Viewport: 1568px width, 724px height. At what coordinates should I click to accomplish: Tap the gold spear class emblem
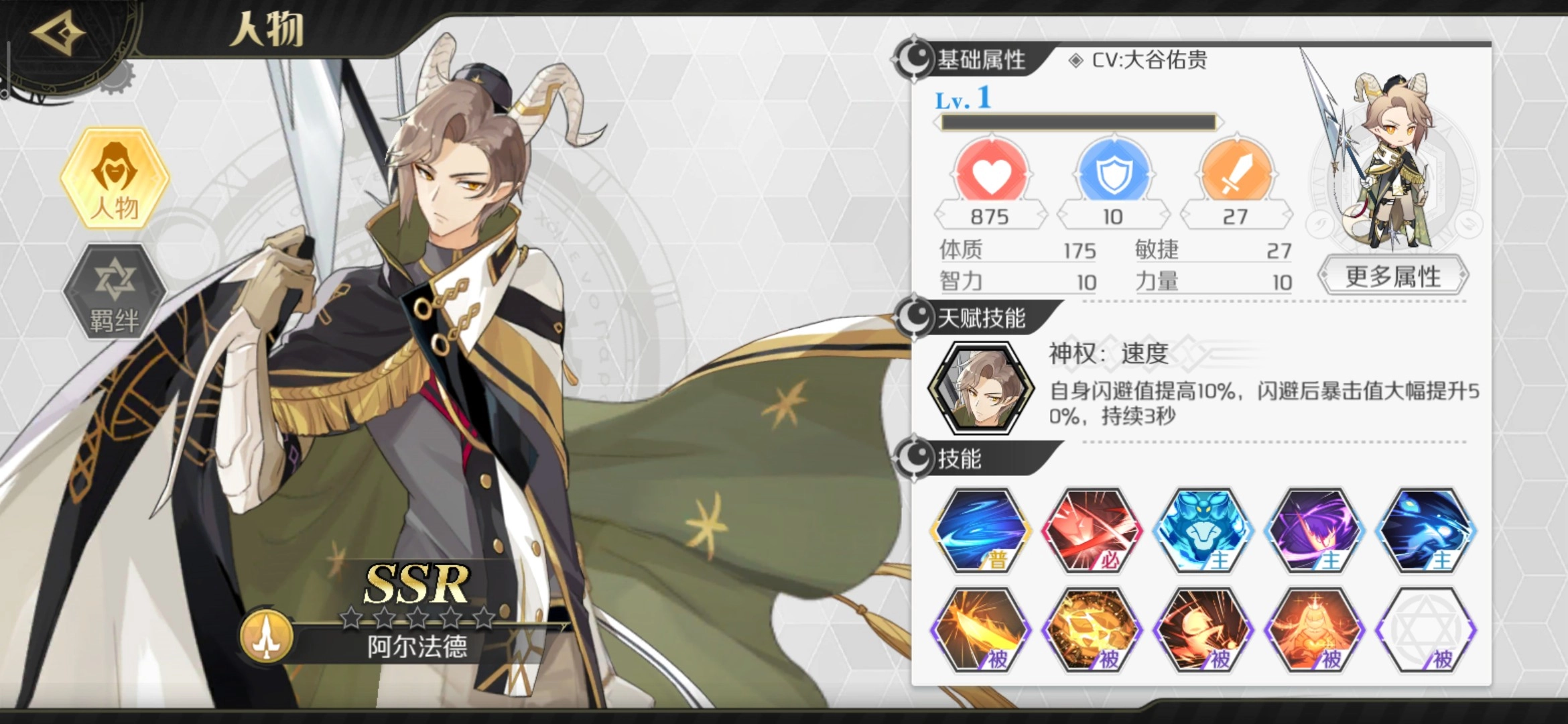click(x=267, y=636)
